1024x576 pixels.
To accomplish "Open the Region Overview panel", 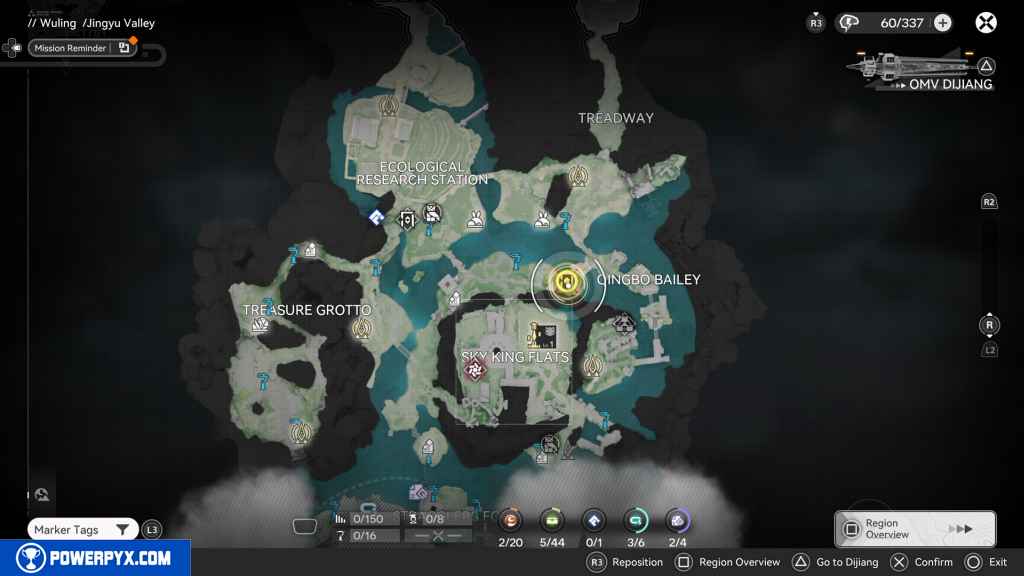I will 914,529.
